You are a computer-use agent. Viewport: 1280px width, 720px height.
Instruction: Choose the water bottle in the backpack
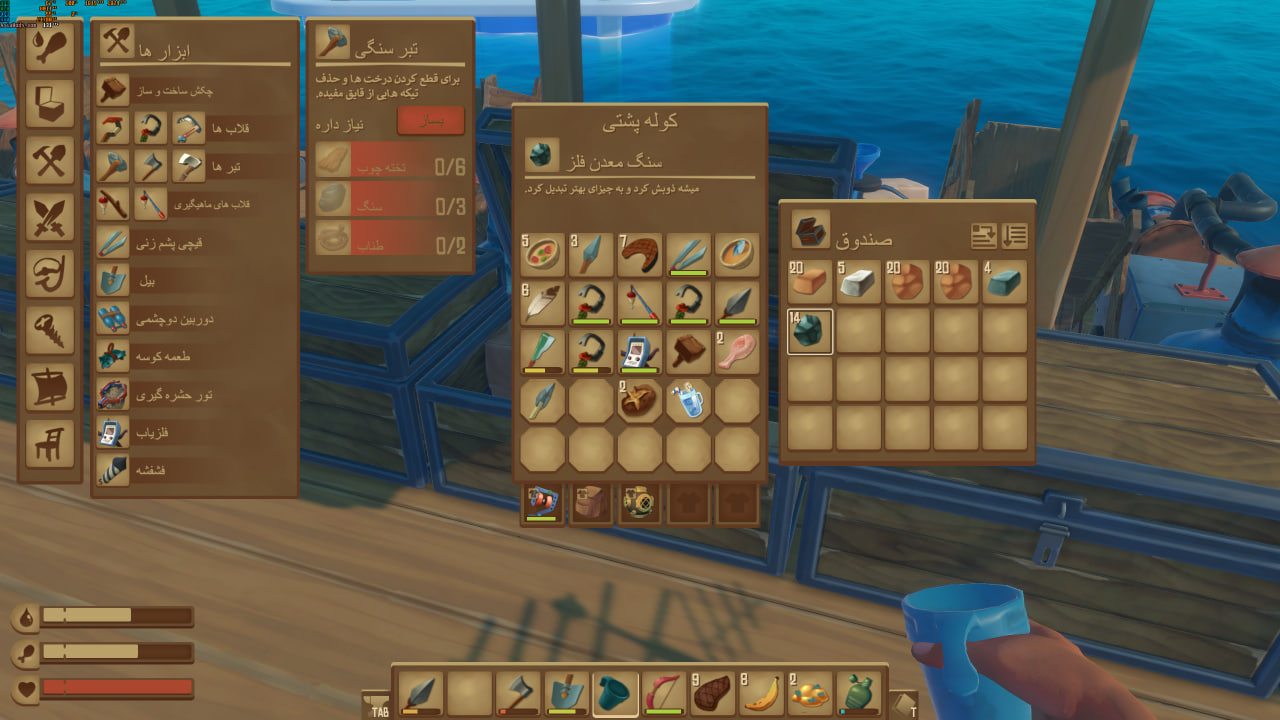(688, 400)
